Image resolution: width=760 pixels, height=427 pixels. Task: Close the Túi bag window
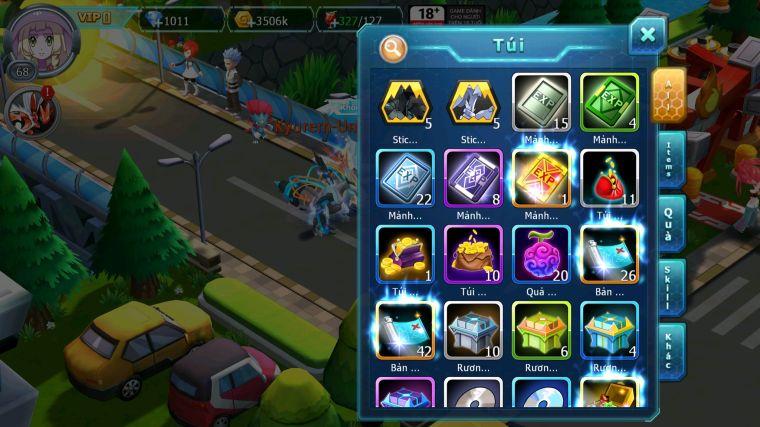pyautogui.click(x=647, y=35)
